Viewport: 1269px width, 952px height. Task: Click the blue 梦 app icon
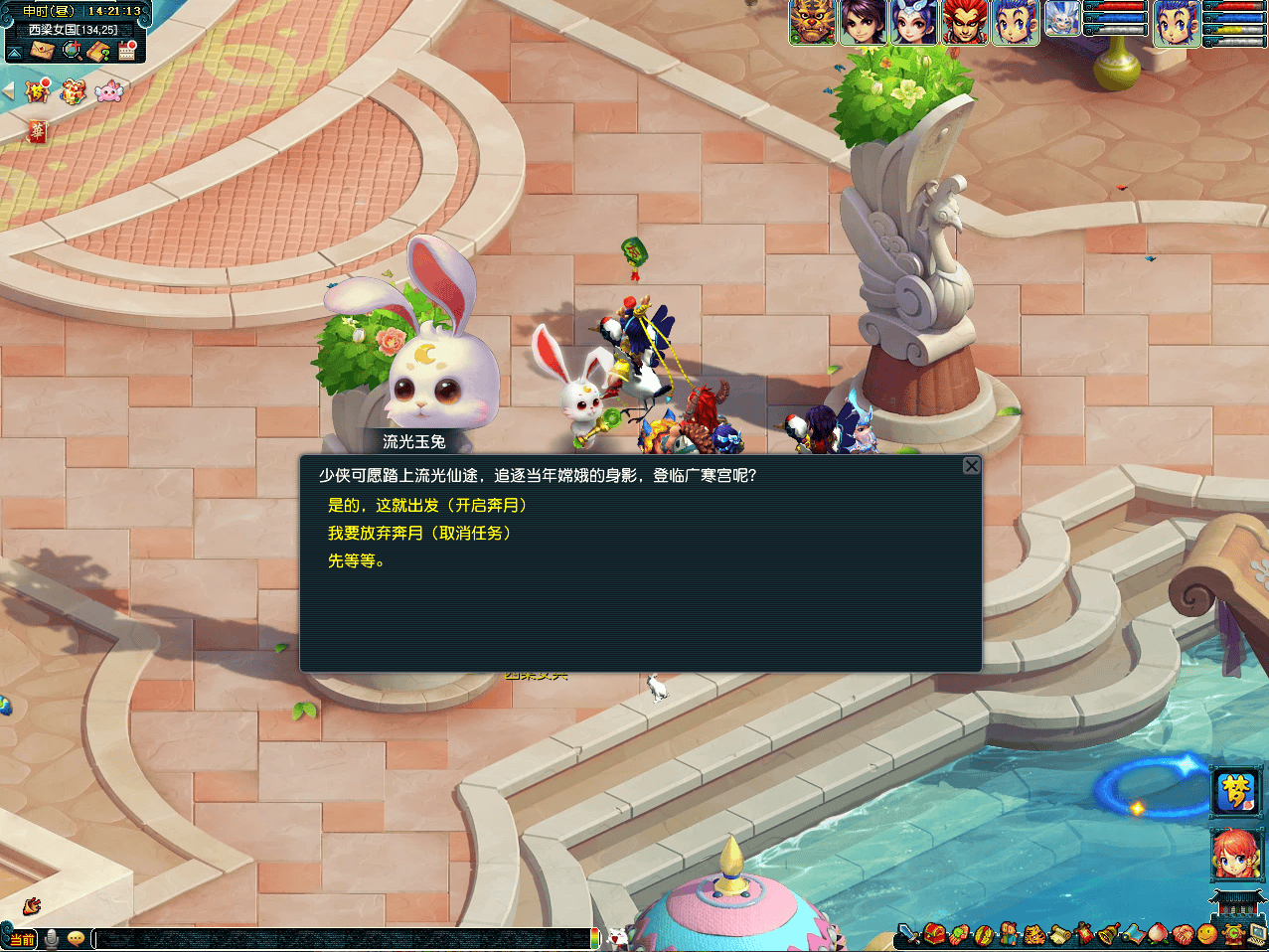point(1236,792)
